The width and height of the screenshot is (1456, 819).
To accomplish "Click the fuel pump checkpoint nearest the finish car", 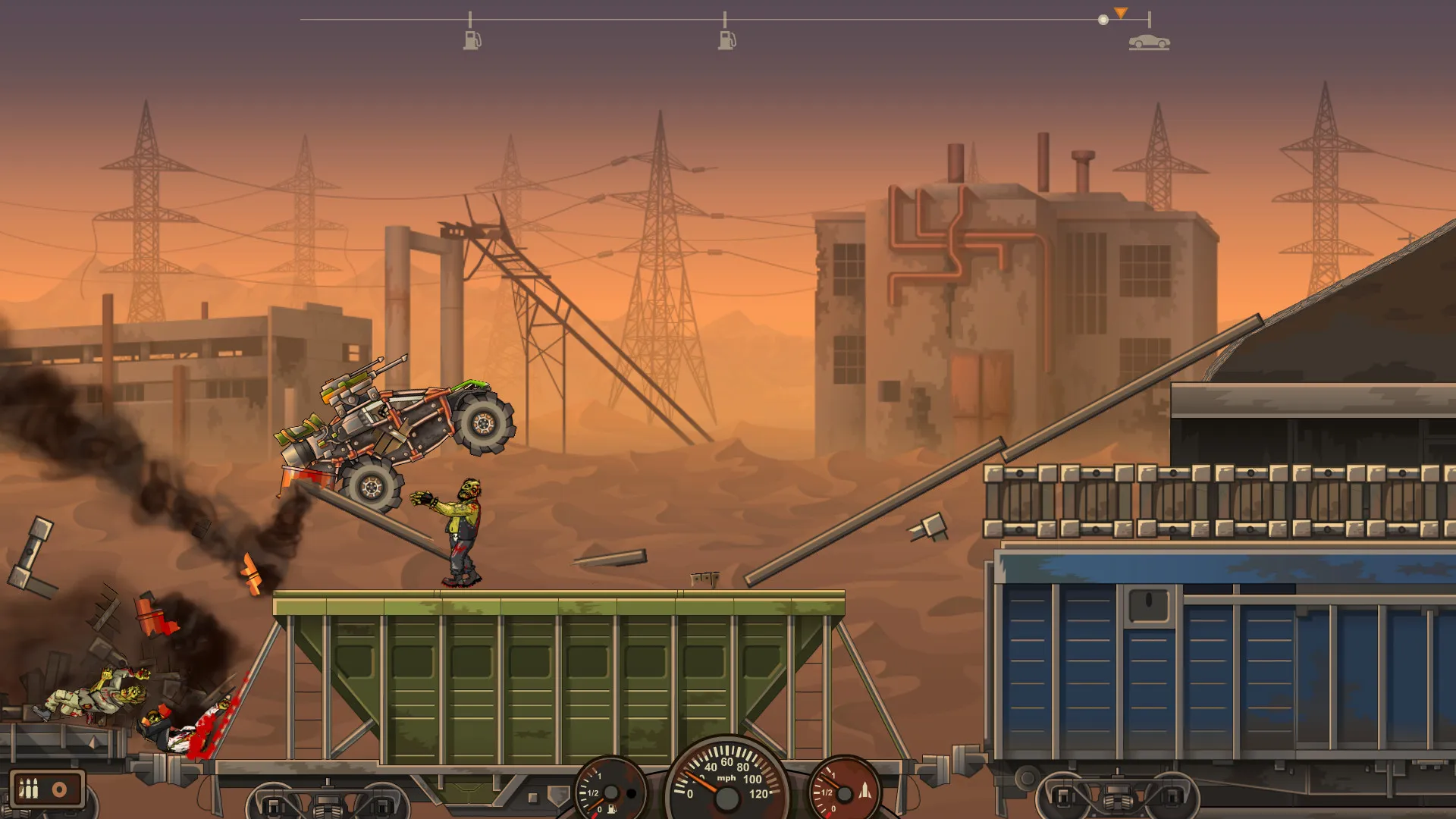I will click(x=726, y=40).
